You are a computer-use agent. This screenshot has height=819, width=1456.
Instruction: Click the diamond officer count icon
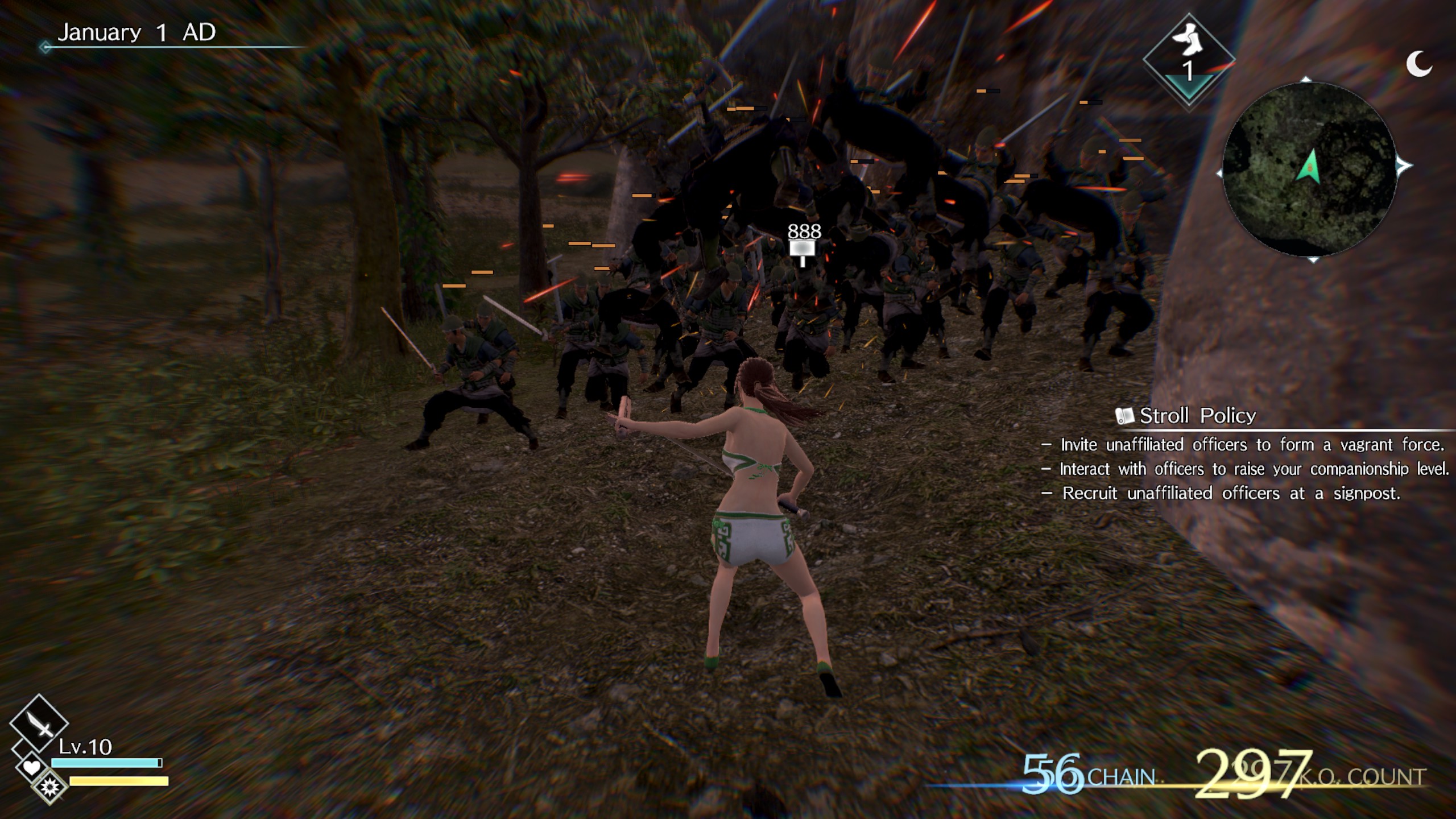(1188, 59)
